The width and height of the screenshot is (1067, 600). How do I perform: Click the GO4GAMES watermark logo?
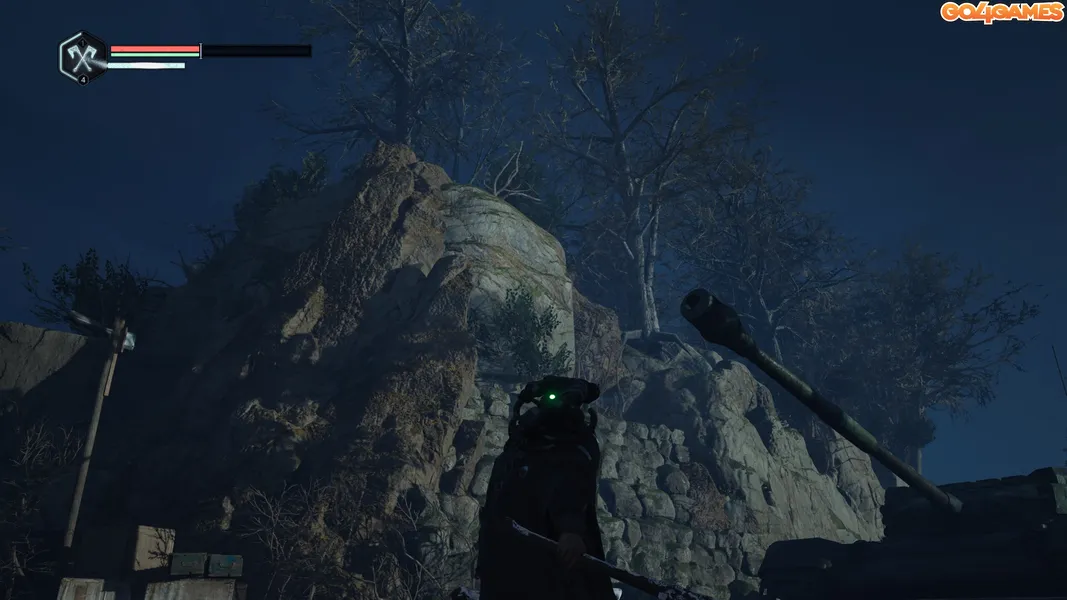tap(1001, 12)
